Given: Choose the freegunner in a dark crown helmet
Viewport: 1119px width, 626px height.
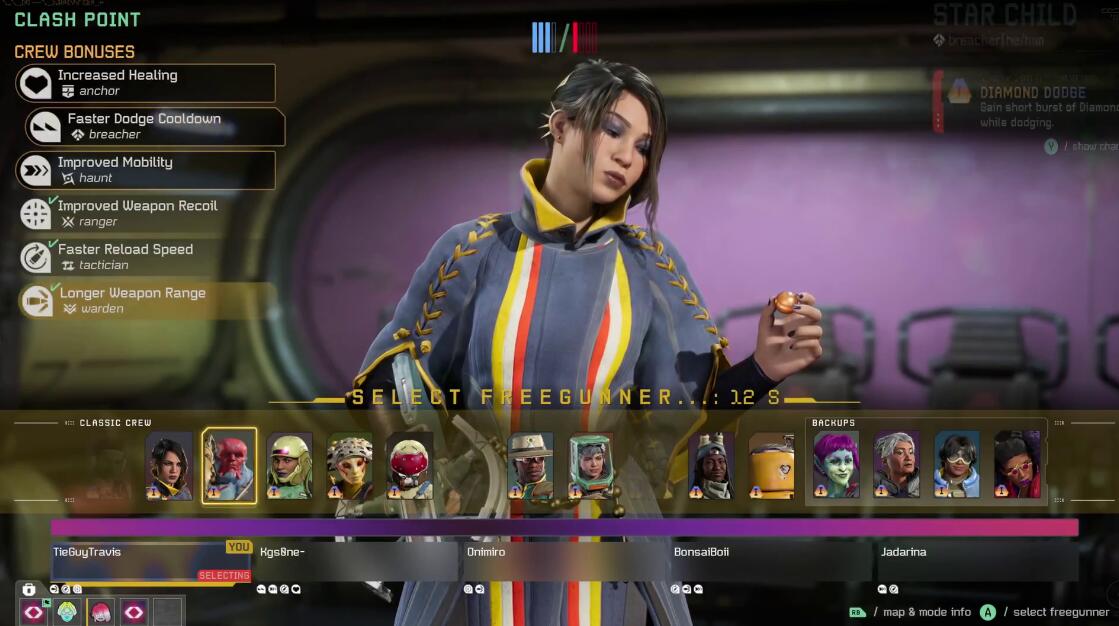Looking at the screenshot, I should coord(711,466).
